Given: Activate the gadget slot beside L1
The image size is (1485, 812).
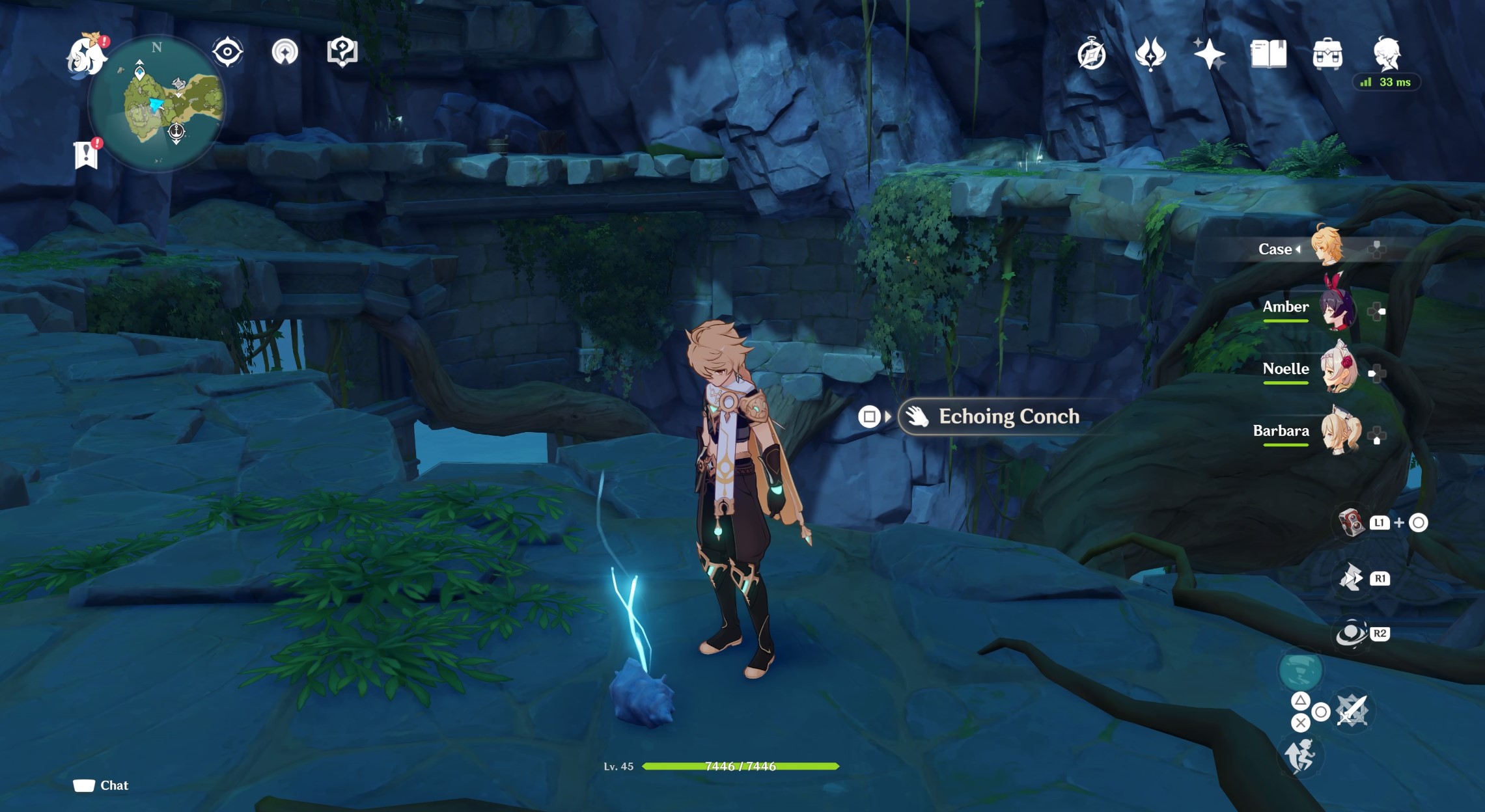Looking at the screenshot, I should pos(1352,522).
